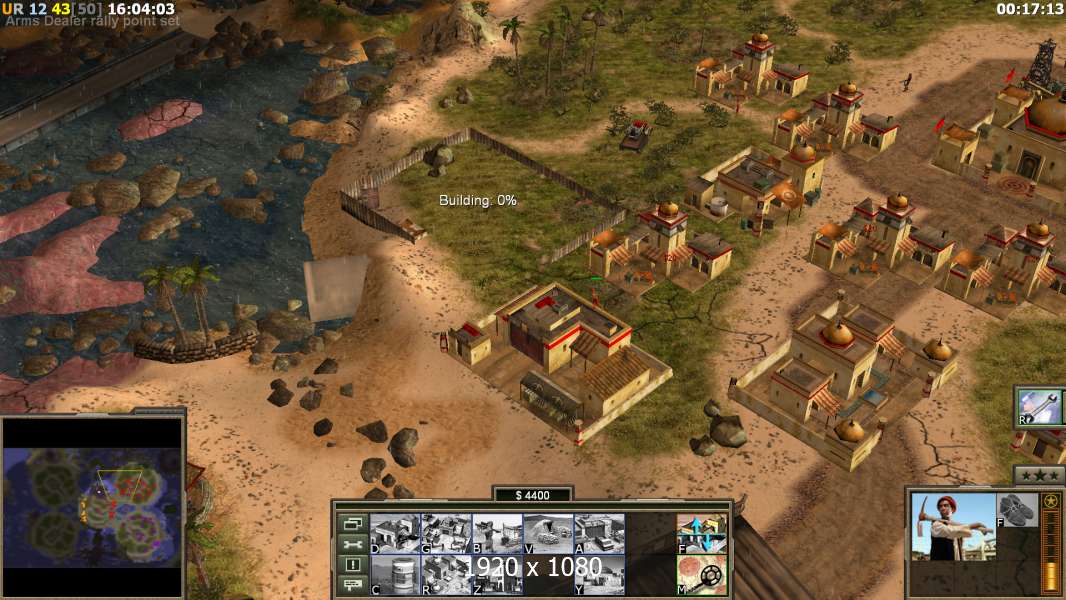Pick the build icon with hotkey Y
The width and height of the screenshot is (1066, 600).
pos(599,575)
